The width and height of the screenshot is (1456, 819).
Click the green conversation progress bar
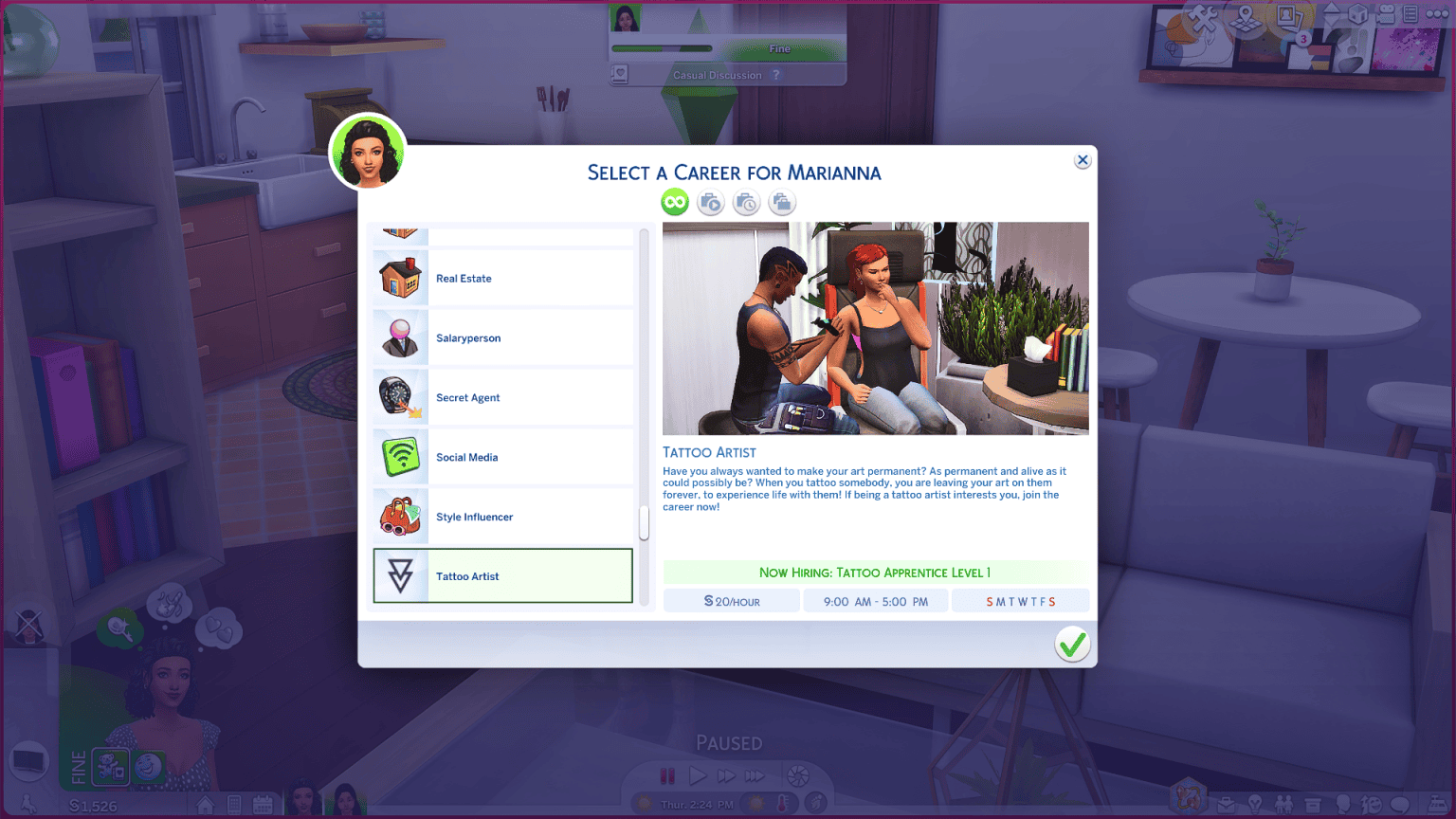coord(664,48)
